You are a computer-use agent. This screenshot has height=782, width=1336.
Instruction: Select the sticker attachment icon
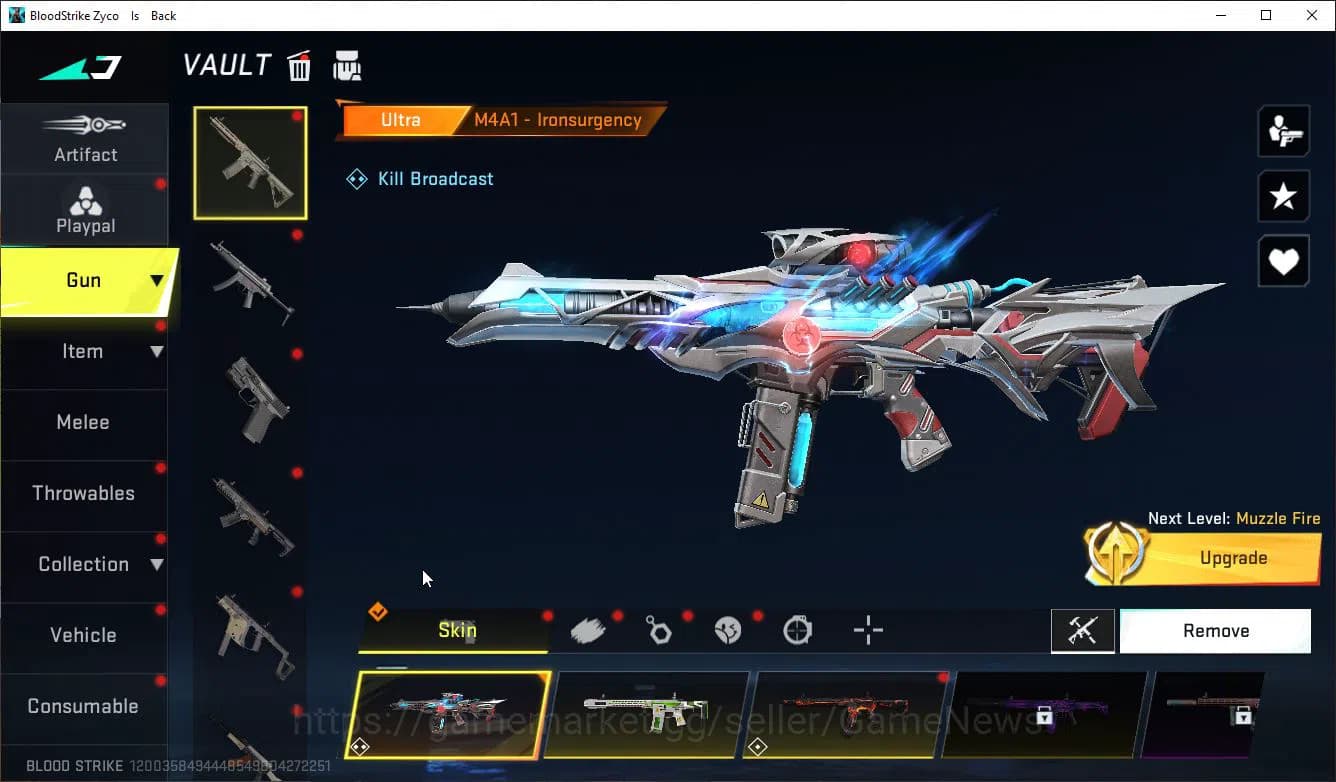728,630
